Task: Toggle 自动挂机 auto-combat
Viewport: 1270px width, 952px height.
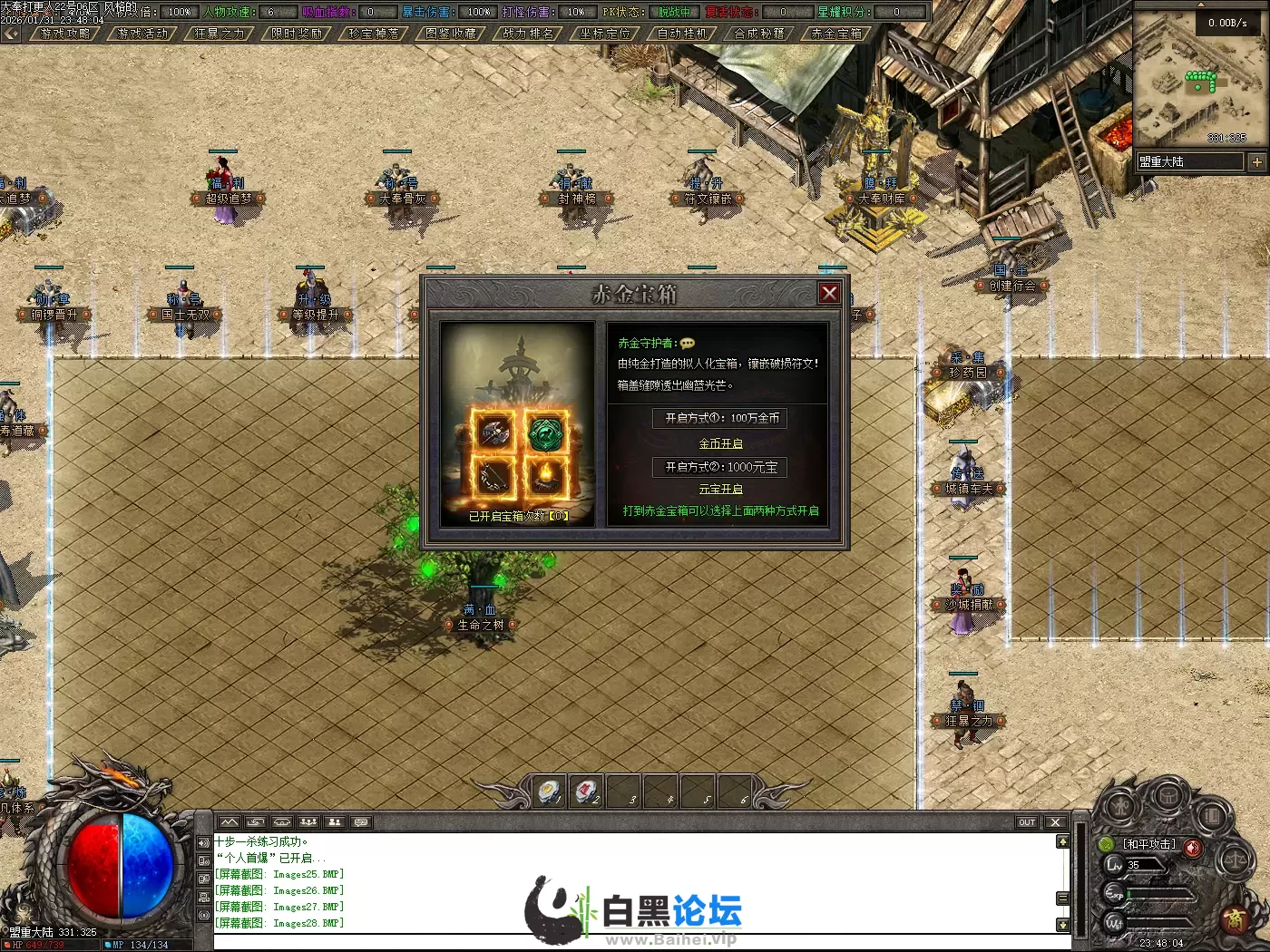Action: [682, 34]
